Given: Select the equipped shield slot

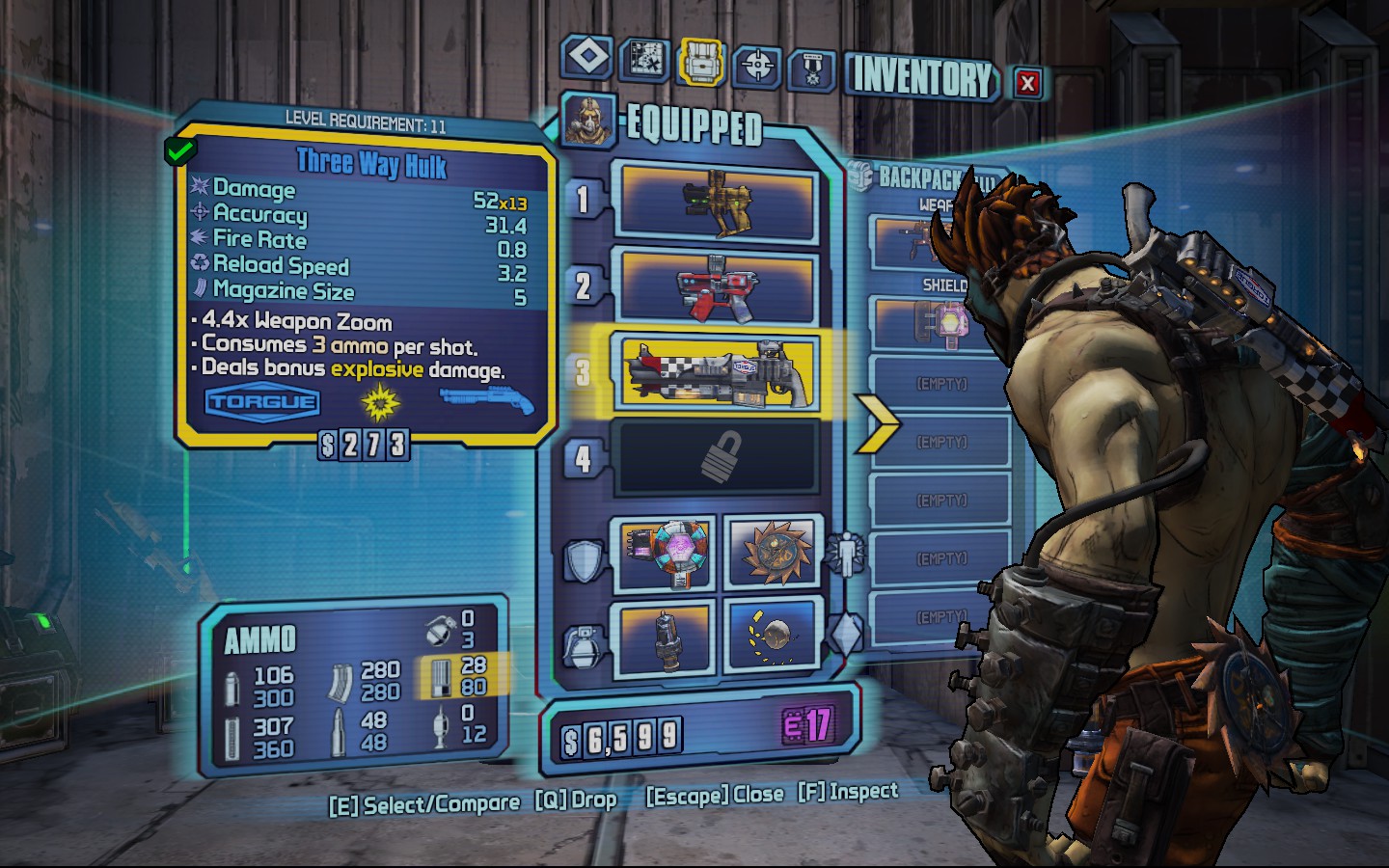Looking at the screenshot, I should click(x=664, y=553).
